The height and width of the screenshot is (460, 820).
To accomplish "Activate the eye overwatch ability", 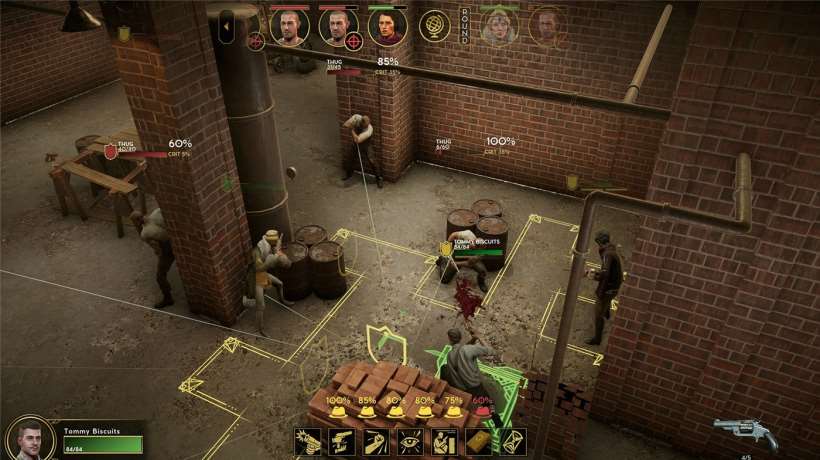I will [x=410, y=442].
